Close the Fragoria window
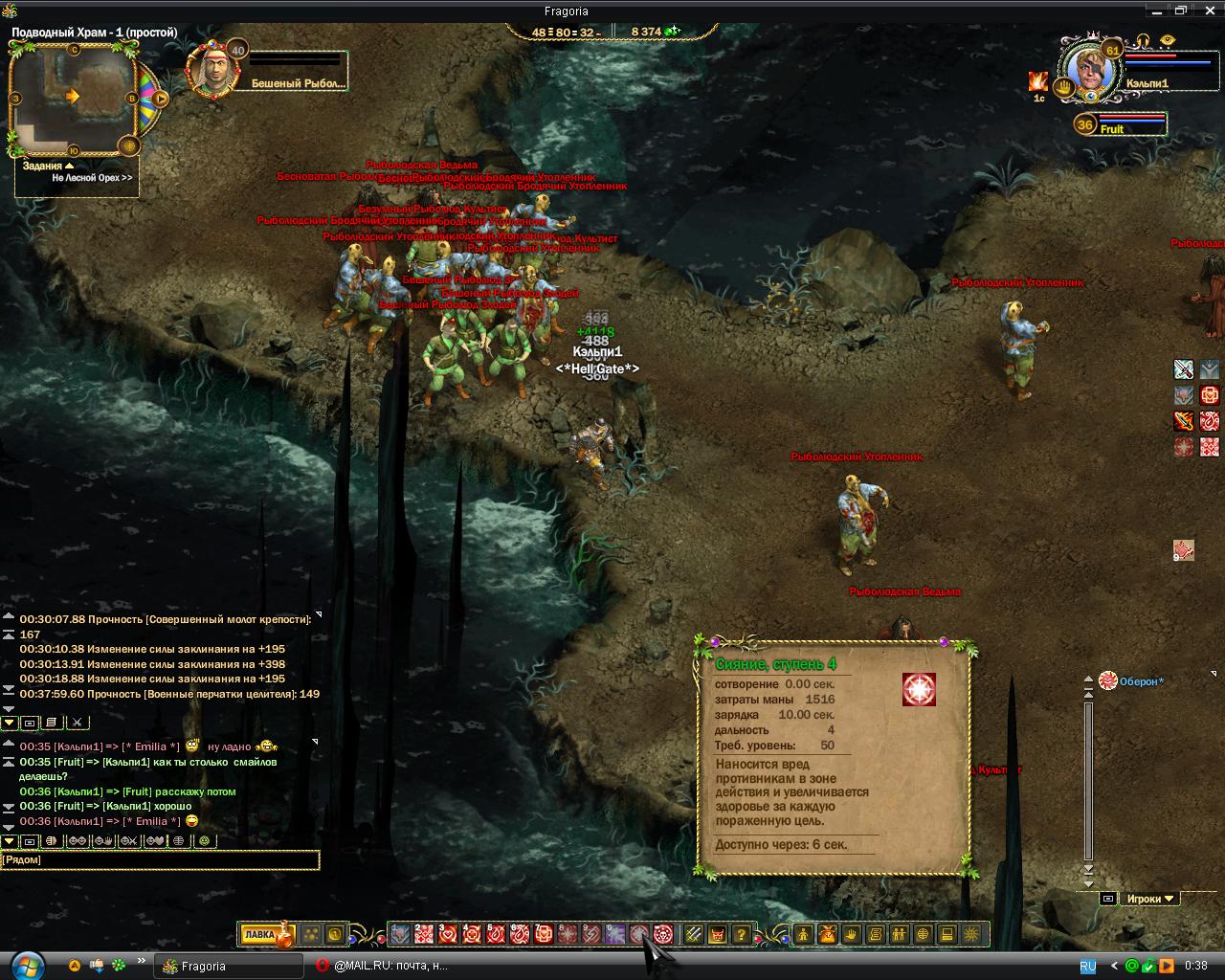 [1208, 11]
